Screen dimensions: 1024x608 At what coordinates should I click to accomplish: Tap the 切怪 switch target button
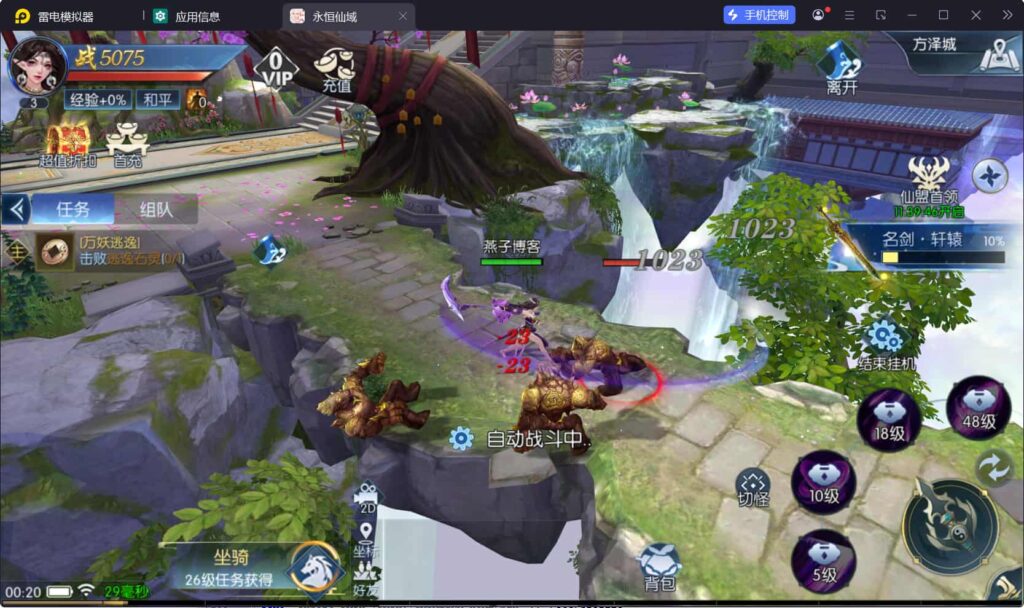pyautogui.click(x=753, y=487)
